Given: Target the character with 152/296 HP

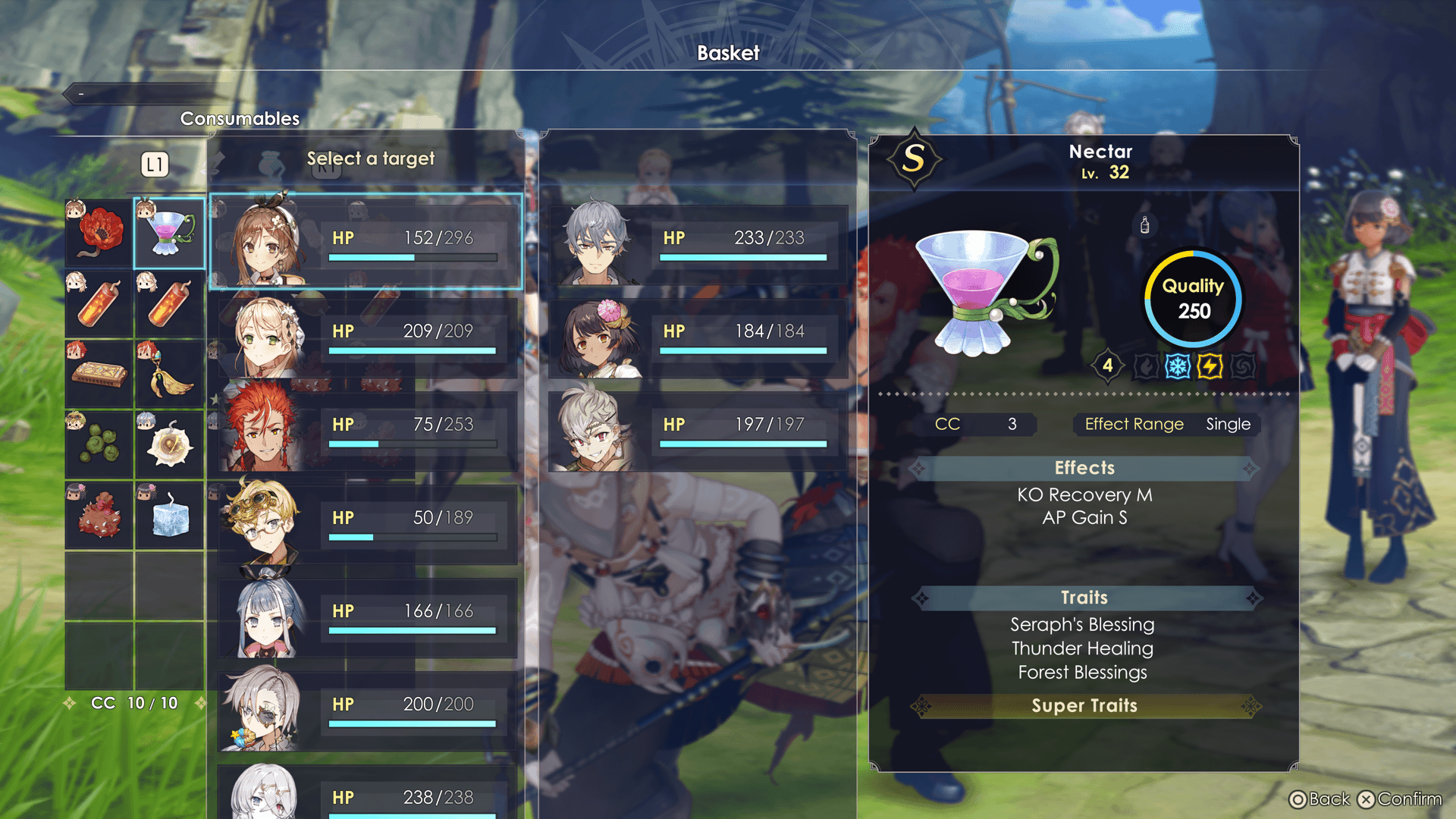Looking at the screenshot, I should pyautogui.click(x=366, y=241).
